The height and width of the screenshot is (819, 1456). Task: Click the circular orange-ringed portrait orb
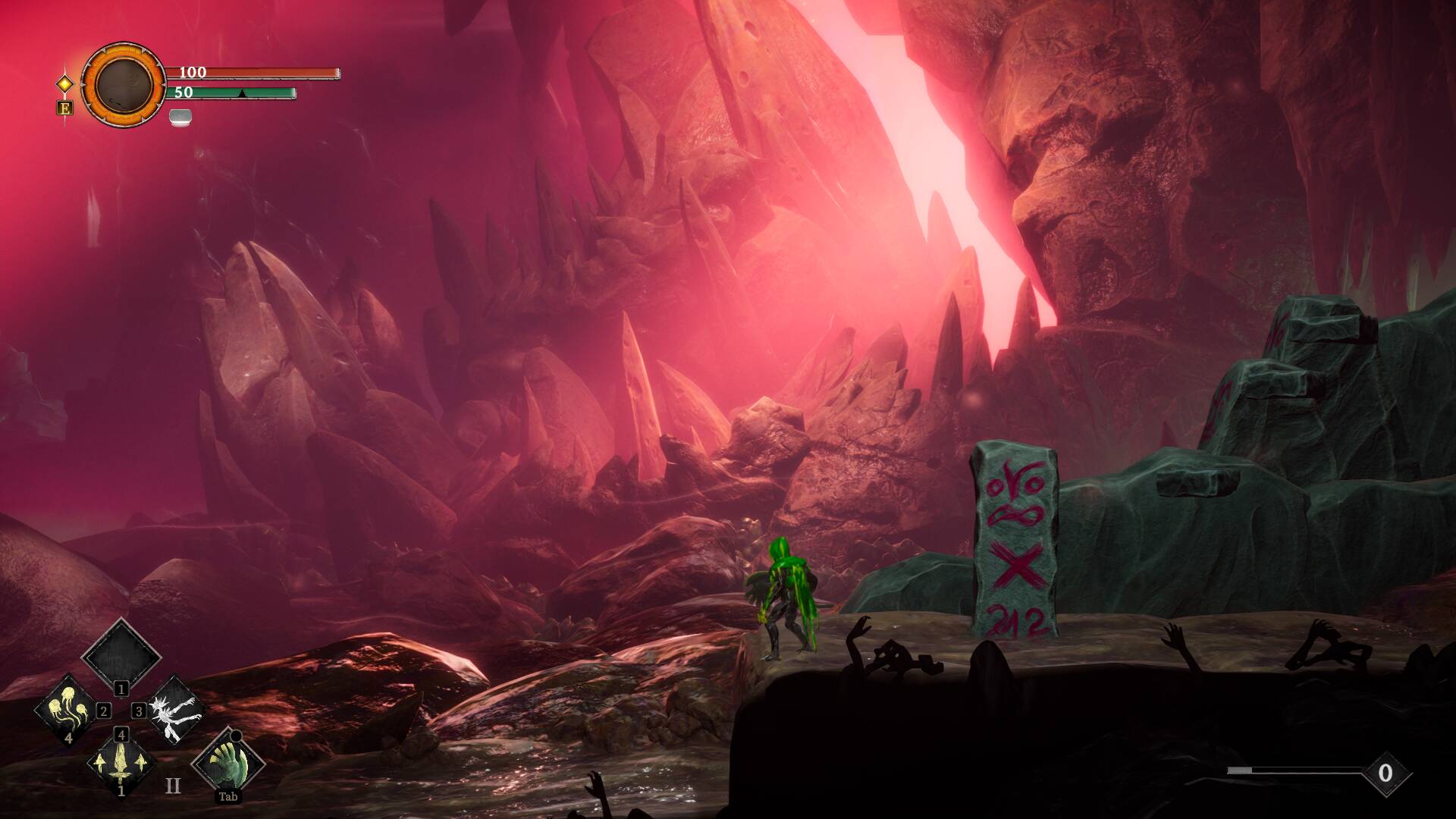click(x=123, y=83)
